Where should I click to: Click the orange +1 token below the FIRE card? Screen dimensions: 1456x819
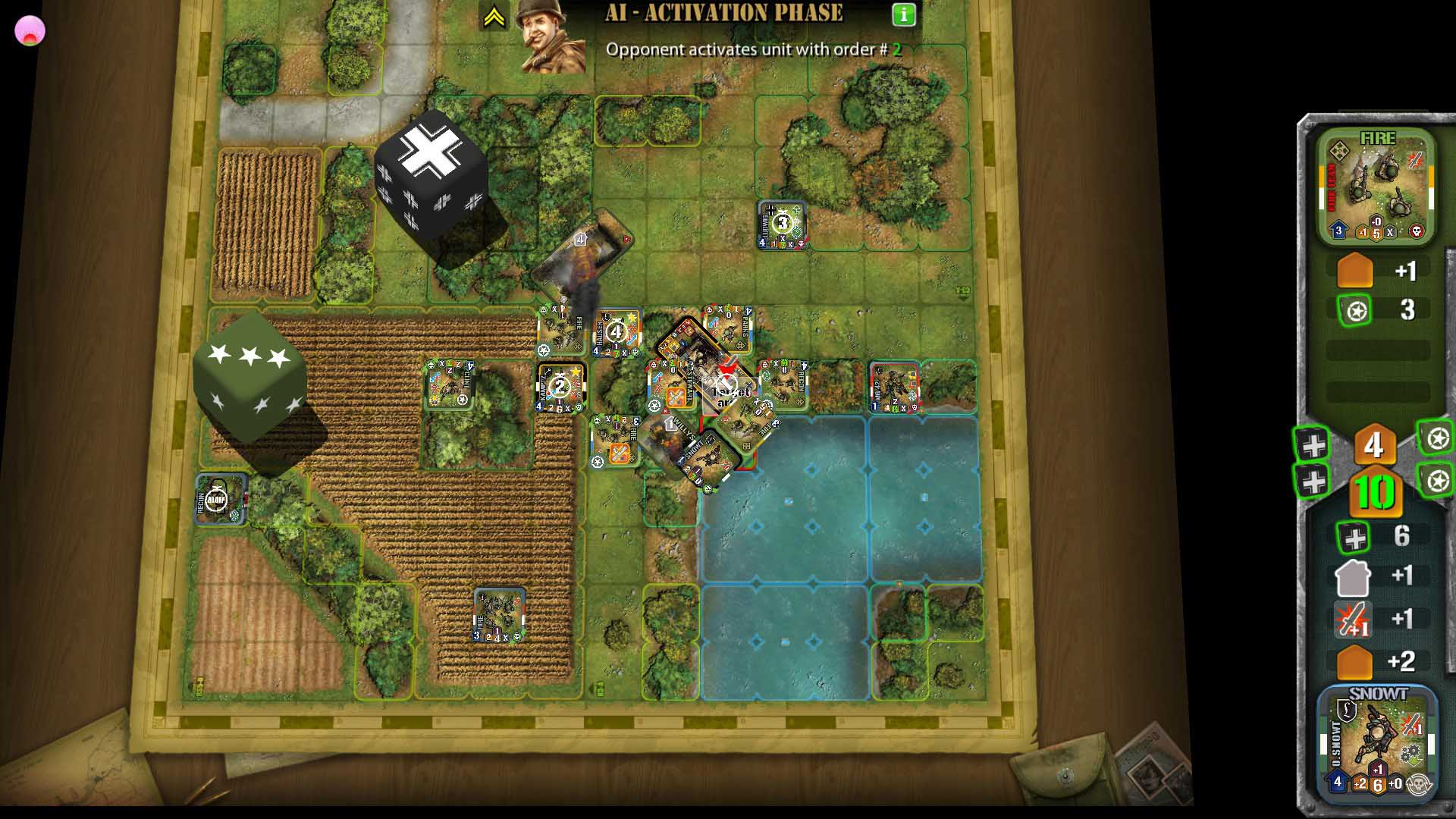[x=1354, y=271]
